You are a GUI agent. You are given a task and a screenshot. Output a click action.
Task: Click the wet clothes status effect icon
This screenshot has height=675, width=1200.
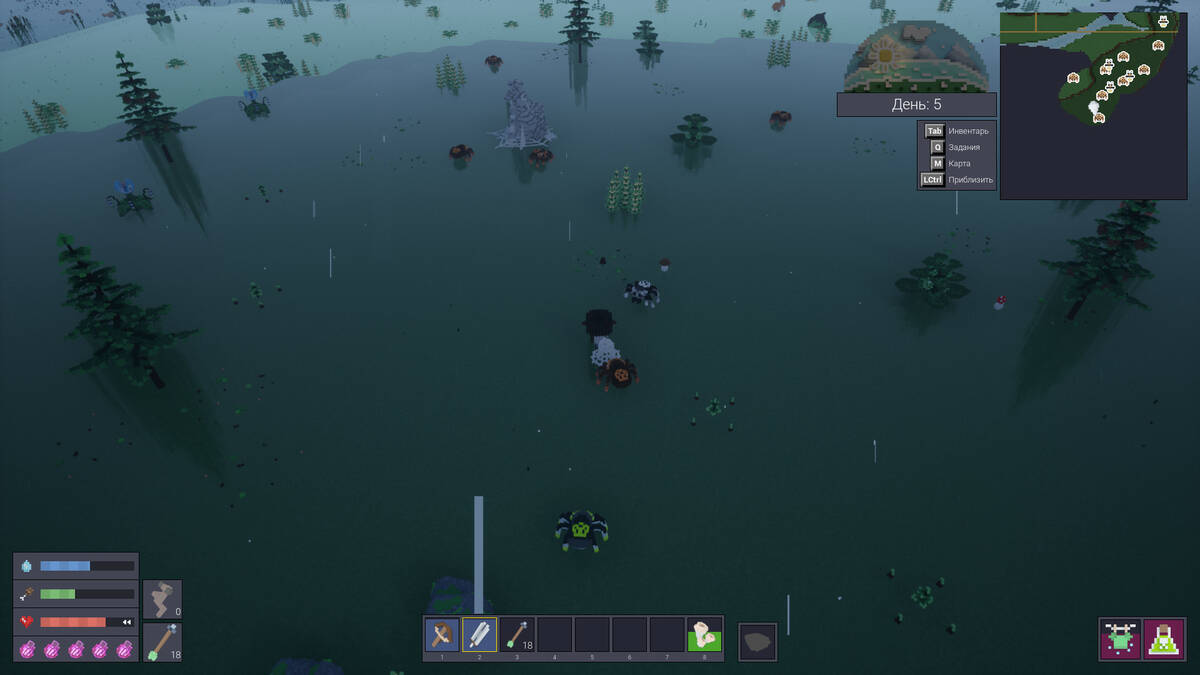tap(1120, 639)
